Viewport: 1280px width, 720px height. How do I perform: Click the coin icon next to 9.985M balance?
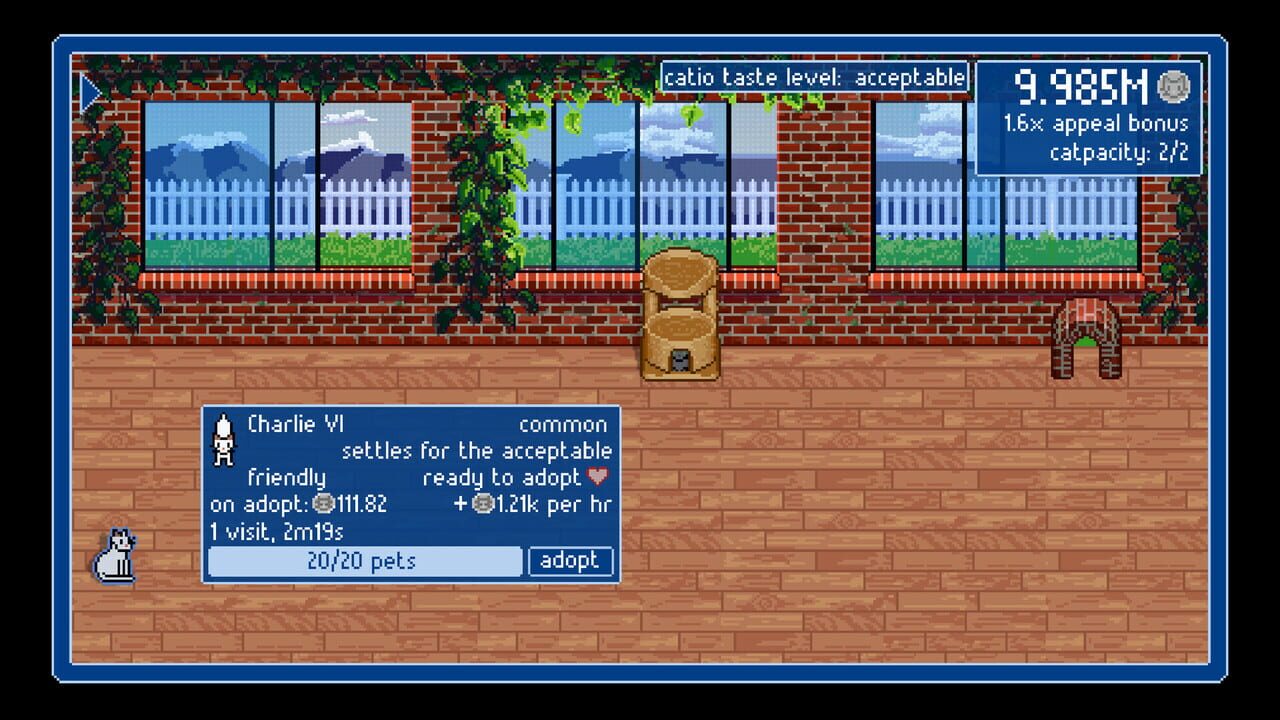tap(1172, 86)
